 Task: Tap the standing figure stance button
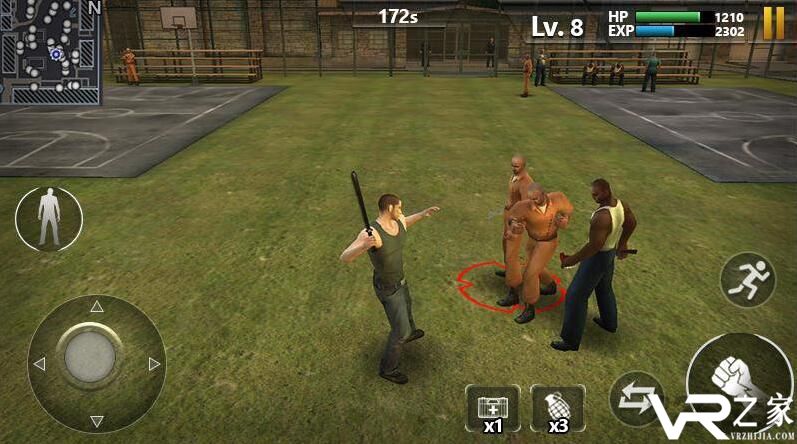point(48,218)
